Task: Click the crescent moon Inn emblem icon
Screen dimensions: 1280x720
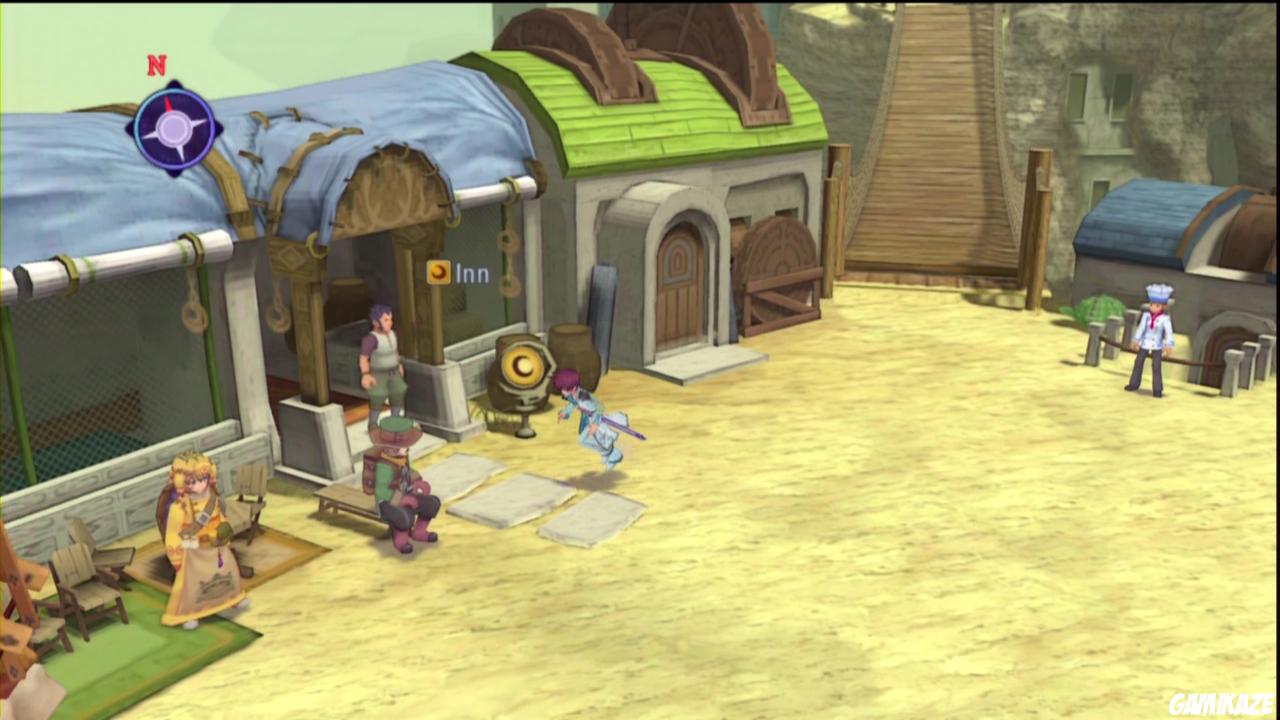Action: (439, 273)
